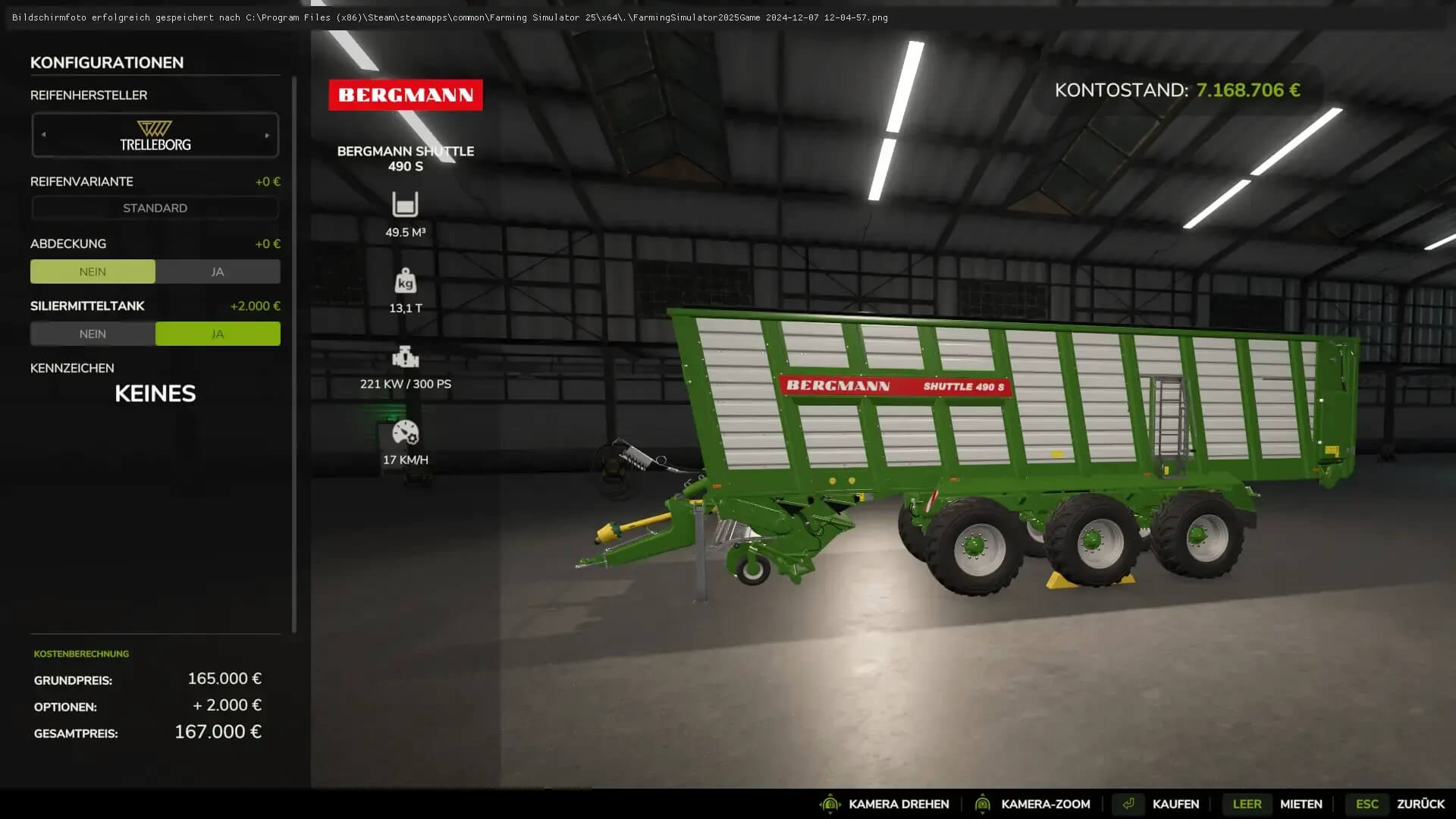Select previous tire manufacturer with left arrow
Viewport: 1456px width, 819px height.
pos(43,135)
